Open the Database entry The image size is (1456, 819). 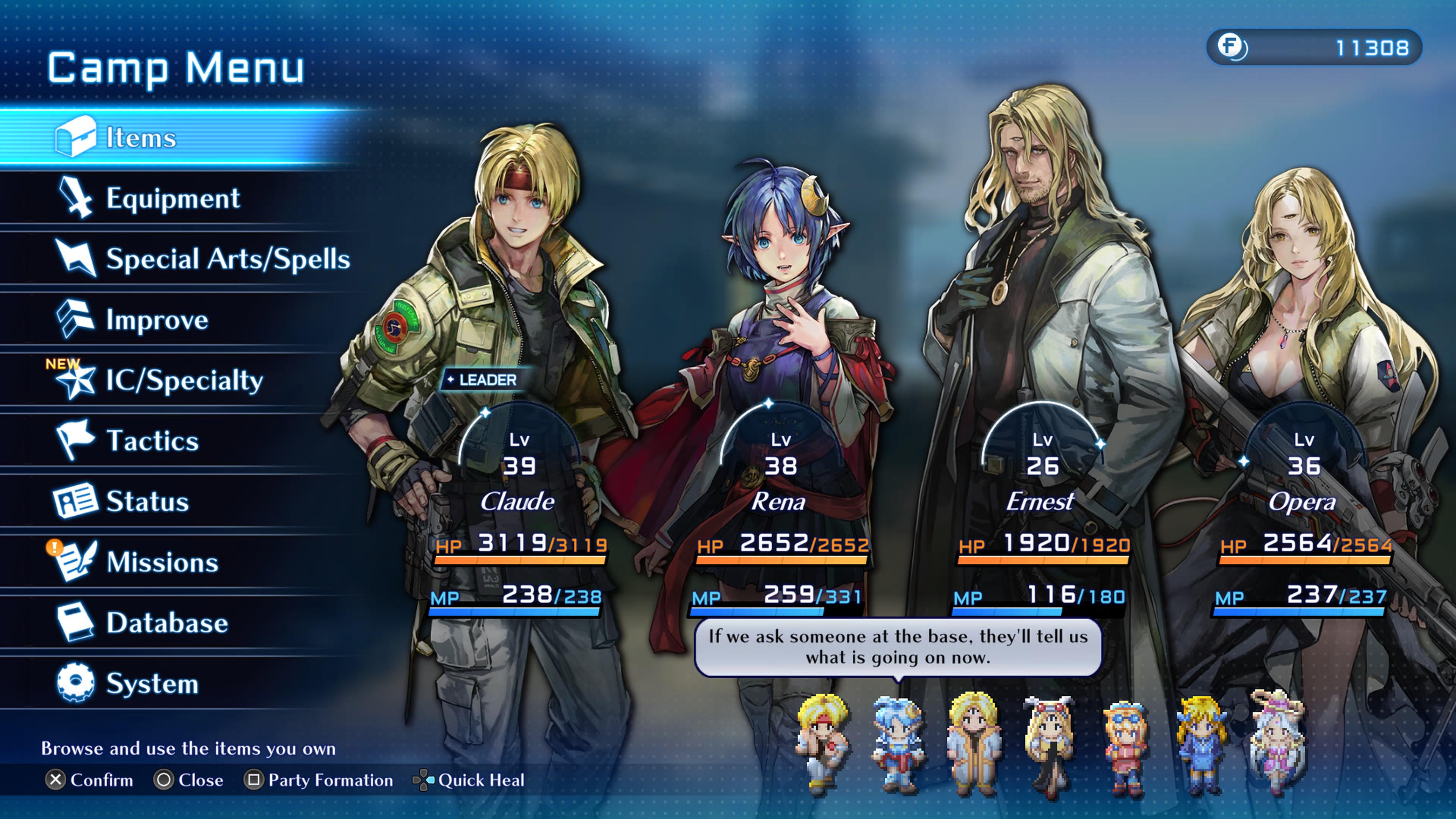(167, 623)
